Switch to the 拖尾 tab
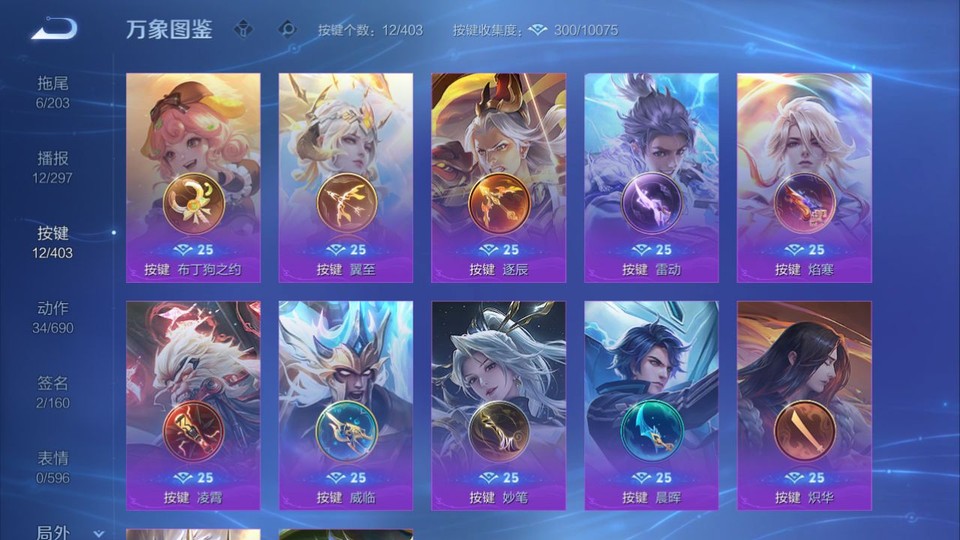 coord(53,91)
